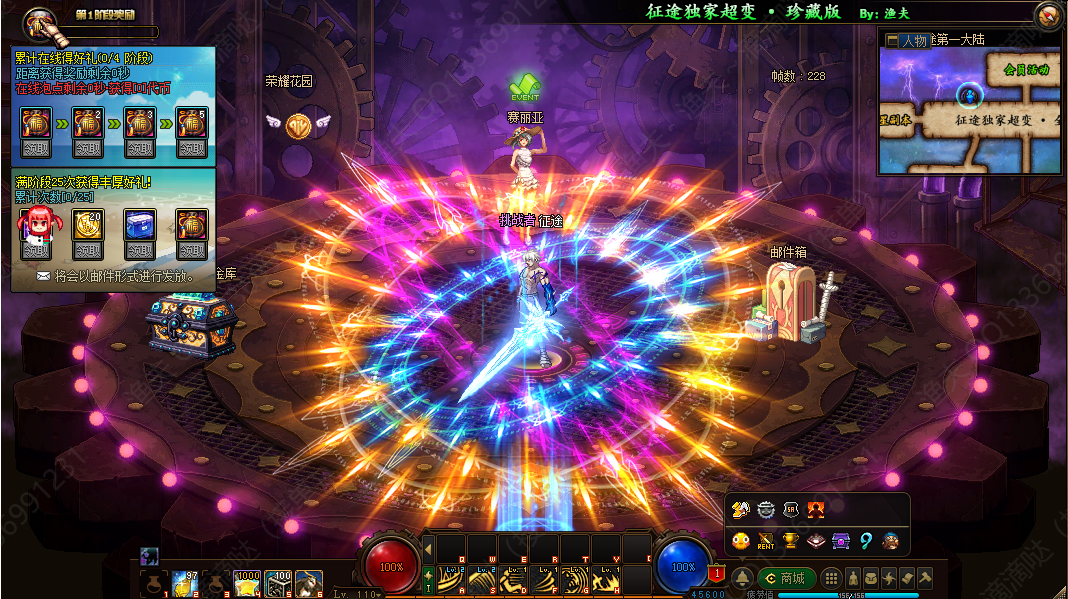
Task: Claim the gold coin 20 reward
Action: (87, 250)
